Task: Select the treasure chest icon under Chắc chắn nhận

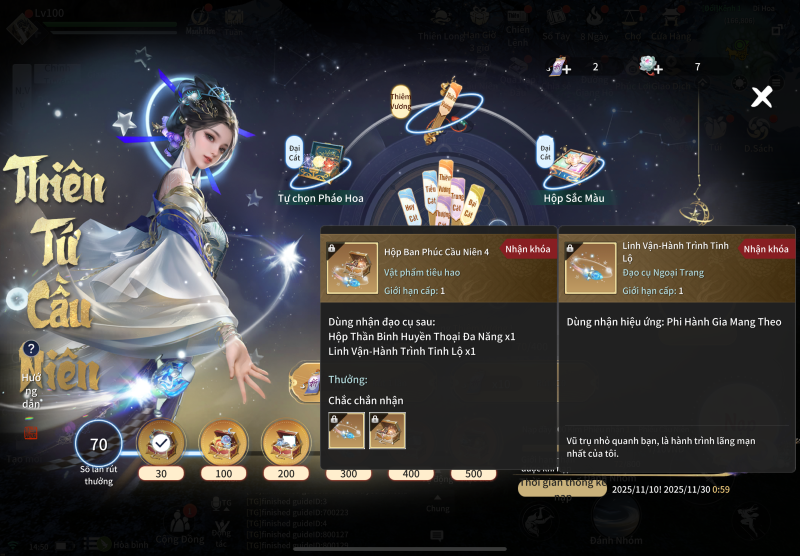Action: click(x=387, y=430)
